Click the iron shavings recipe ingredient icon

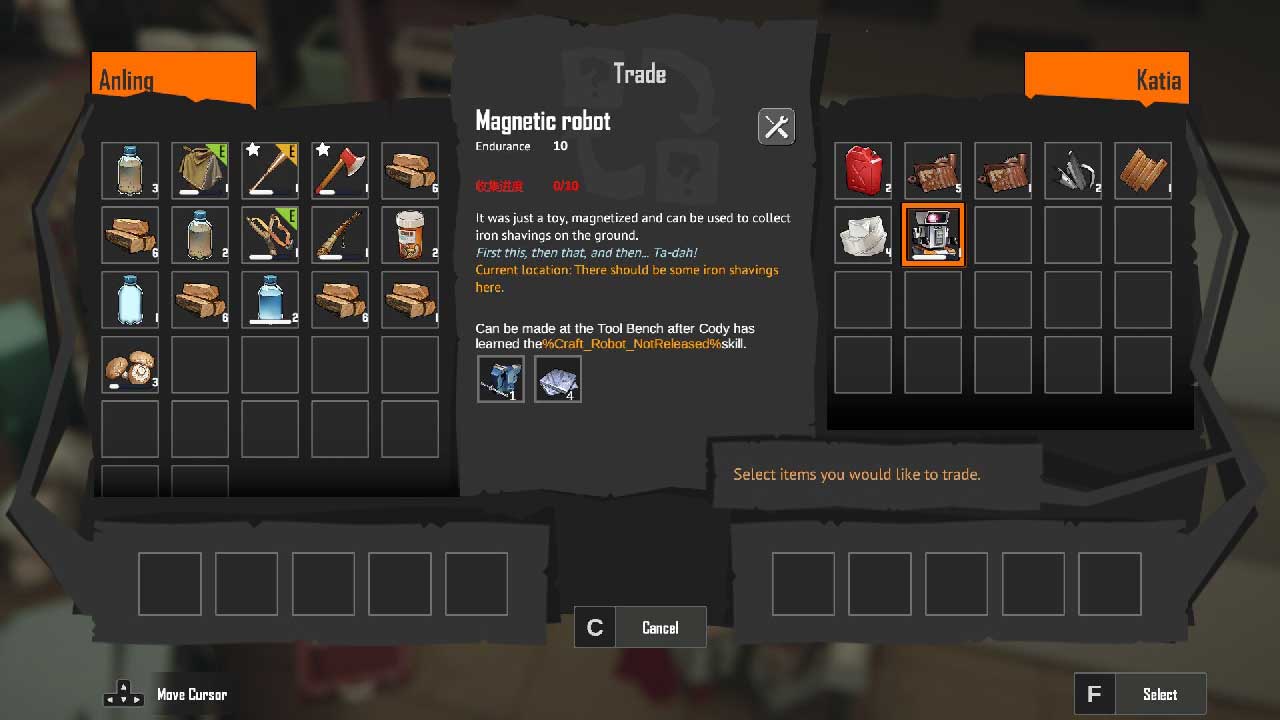click(557, 379)
